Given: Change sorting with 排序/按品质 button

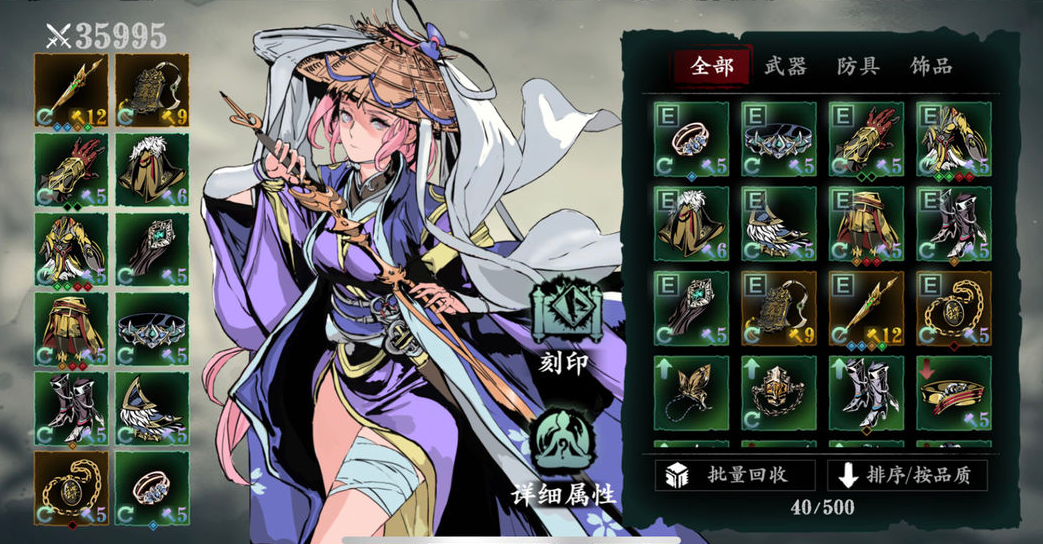Looking at the screenshot, I should pyautogui.click(x=908, y=475).
